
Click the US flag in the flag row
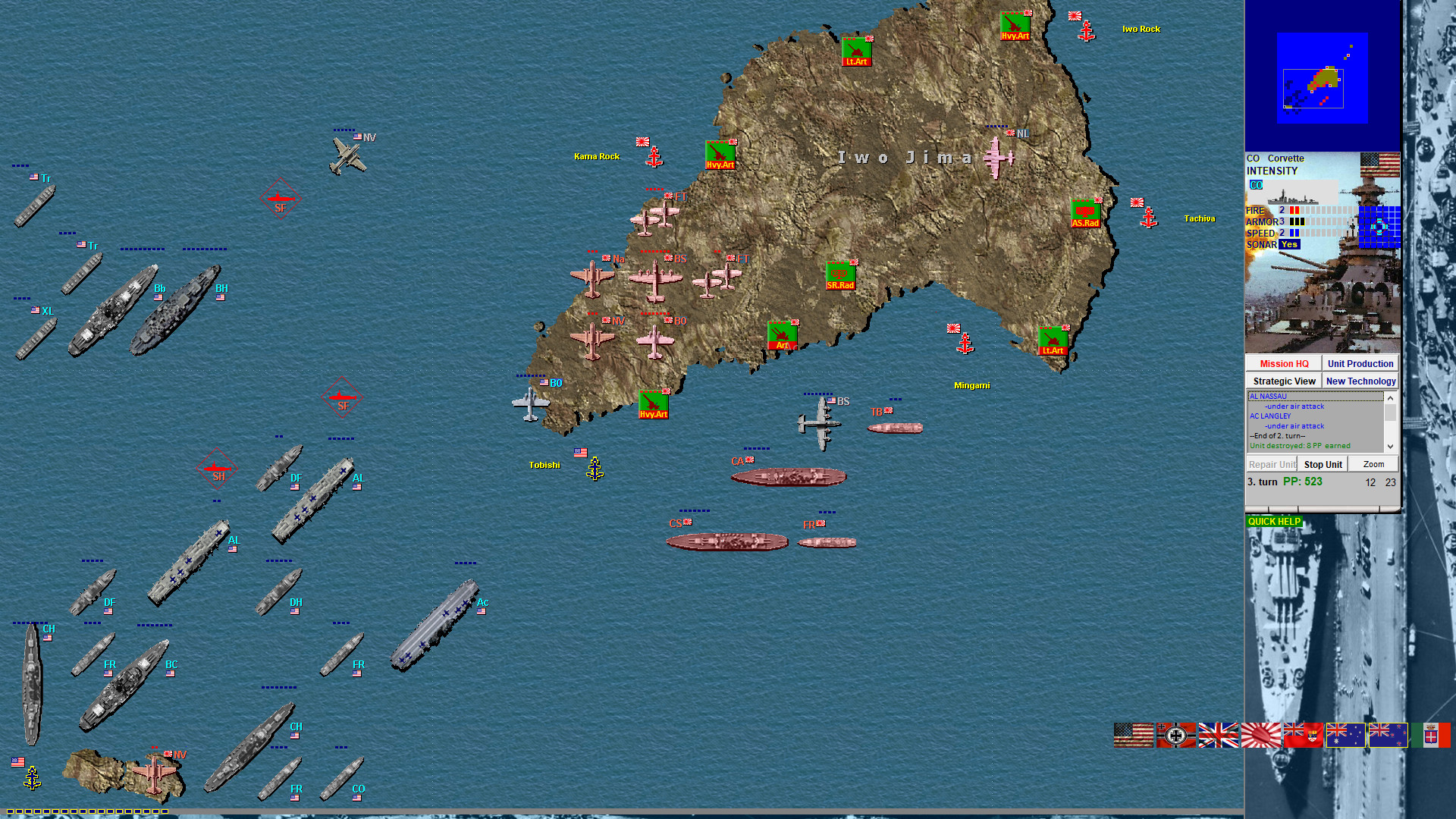point(1132,736)
